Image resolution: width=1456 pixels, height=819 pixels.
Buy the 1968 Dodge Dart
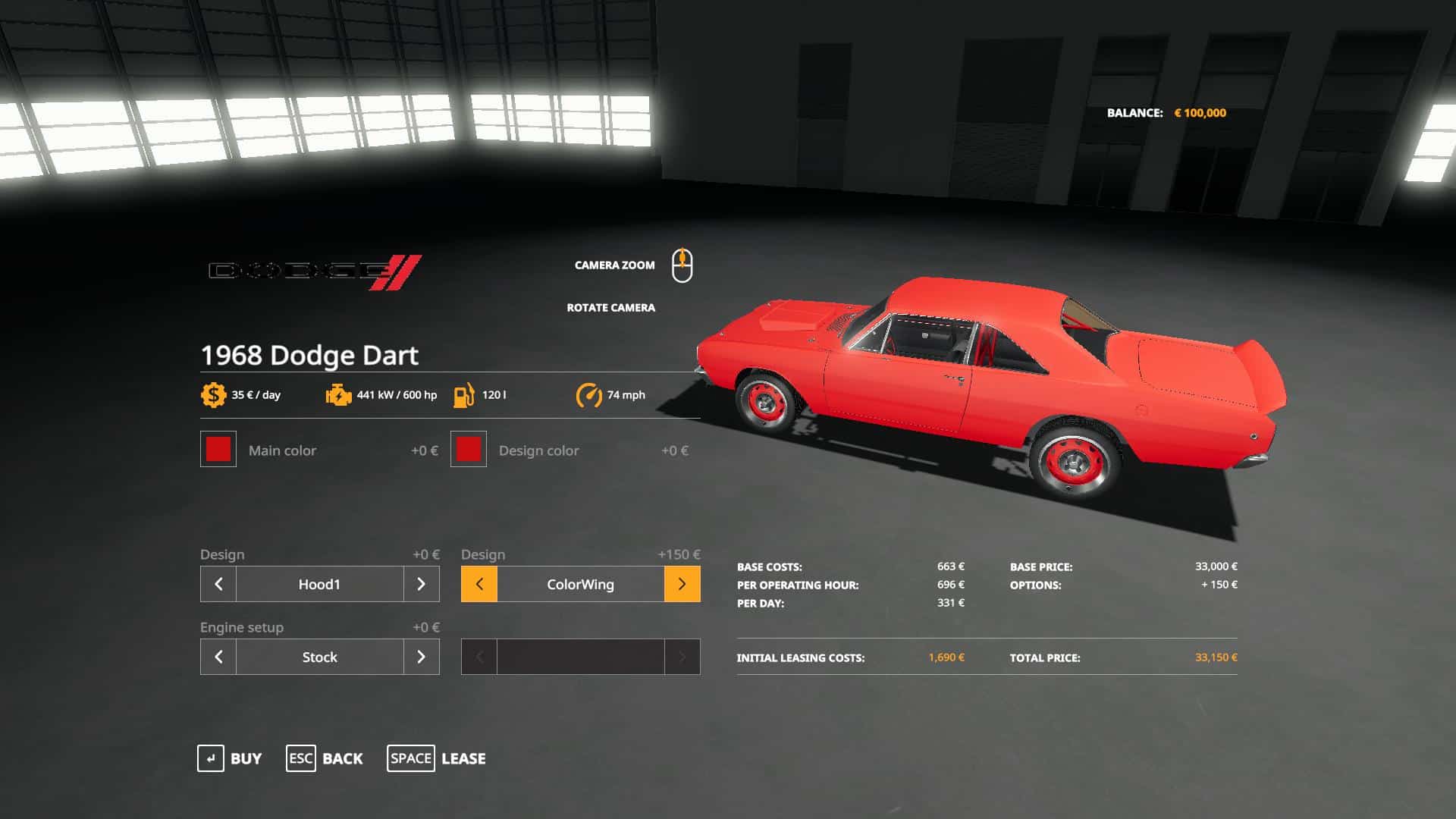pos(230,758)
